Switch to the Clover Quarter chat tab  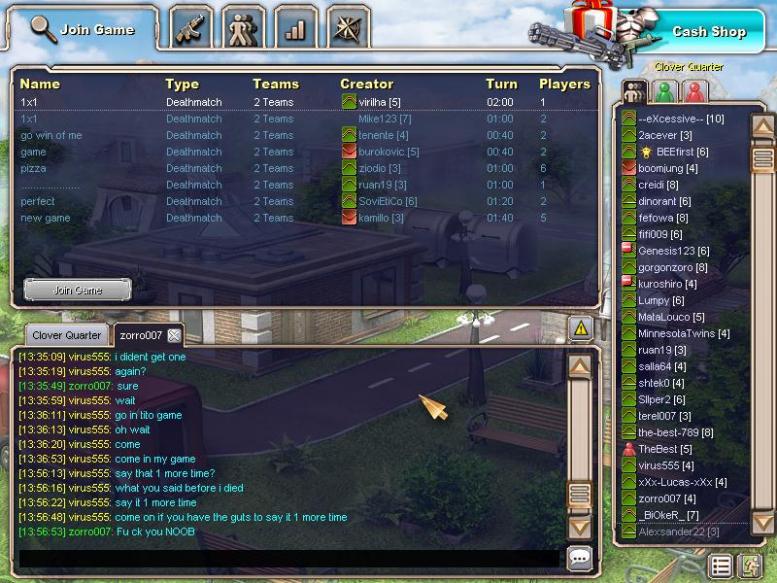click(66, 335)
